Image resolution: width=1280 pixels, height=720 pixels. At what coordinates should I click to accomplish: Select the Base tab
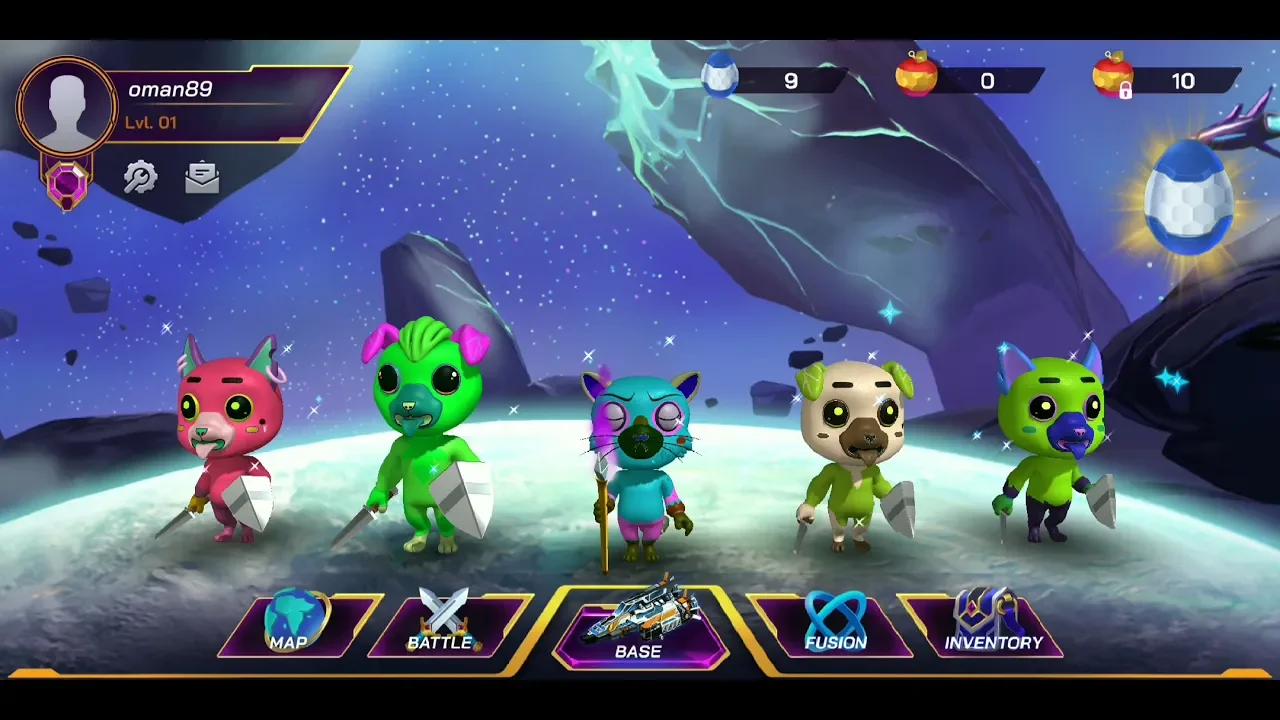tap(640, 628)
